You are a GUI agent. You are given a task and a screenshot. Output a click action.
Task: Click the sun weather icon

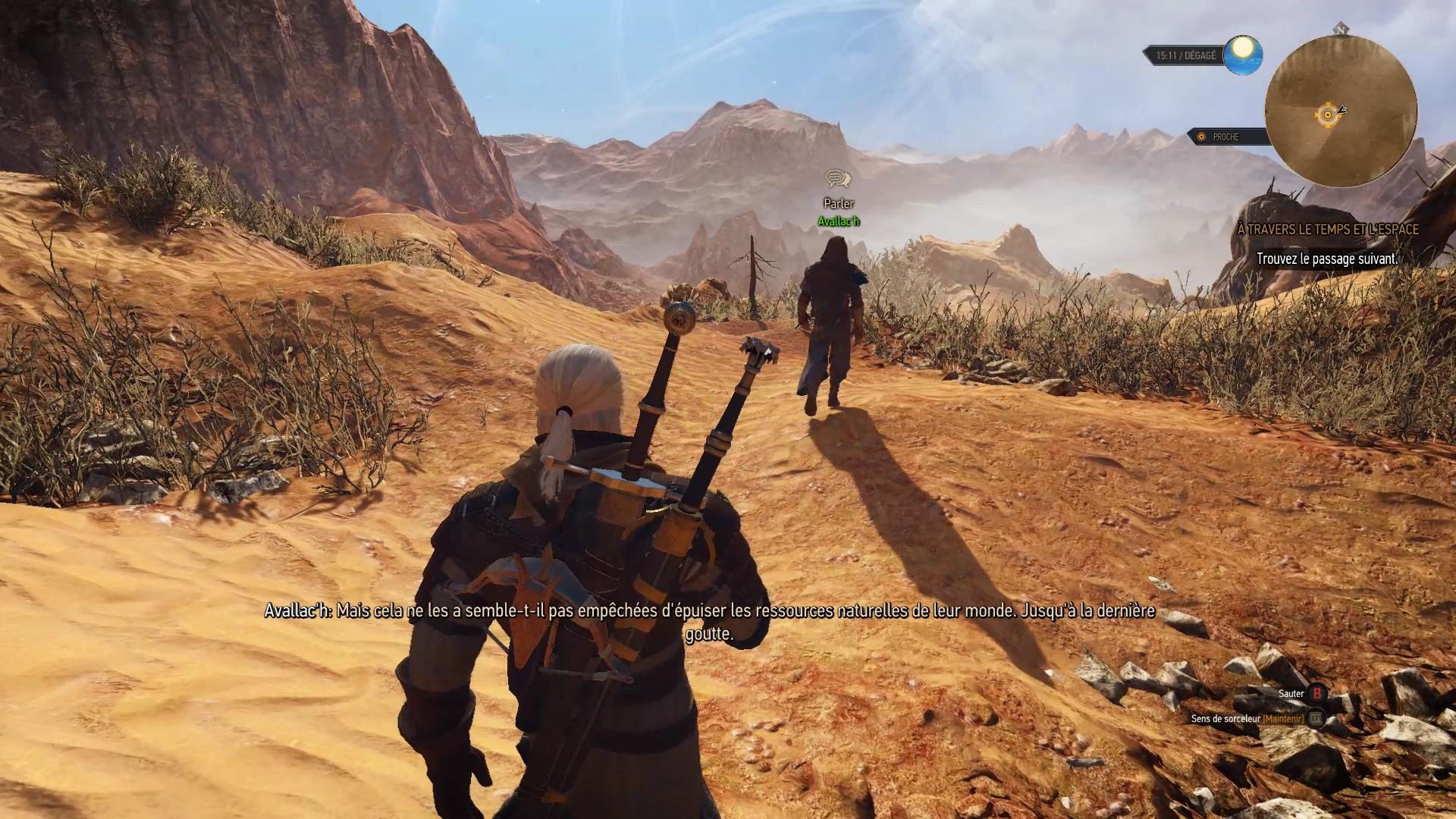pos(1242,55)
